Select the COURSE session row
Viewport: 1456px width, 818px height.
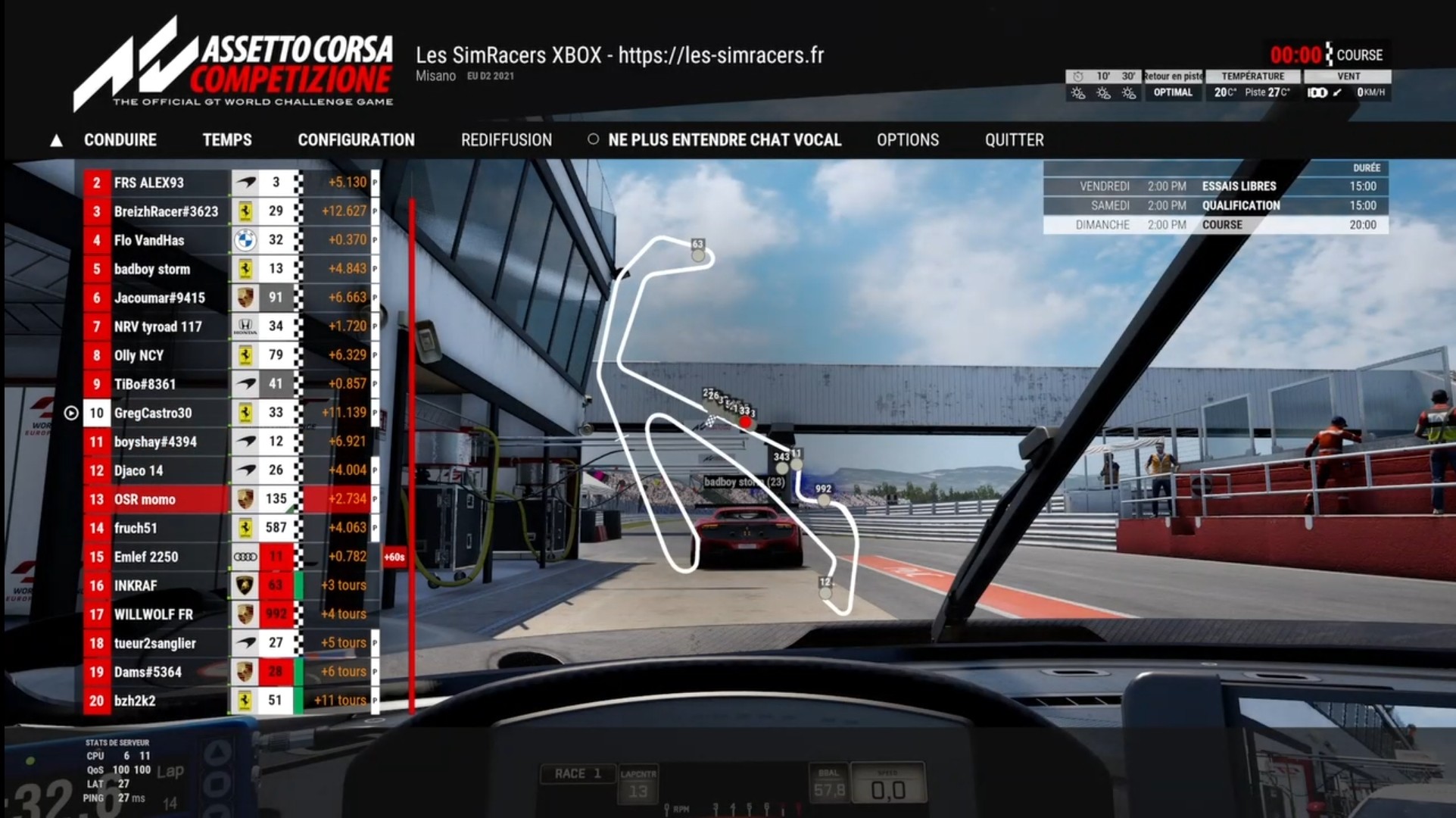point(1215,225)
